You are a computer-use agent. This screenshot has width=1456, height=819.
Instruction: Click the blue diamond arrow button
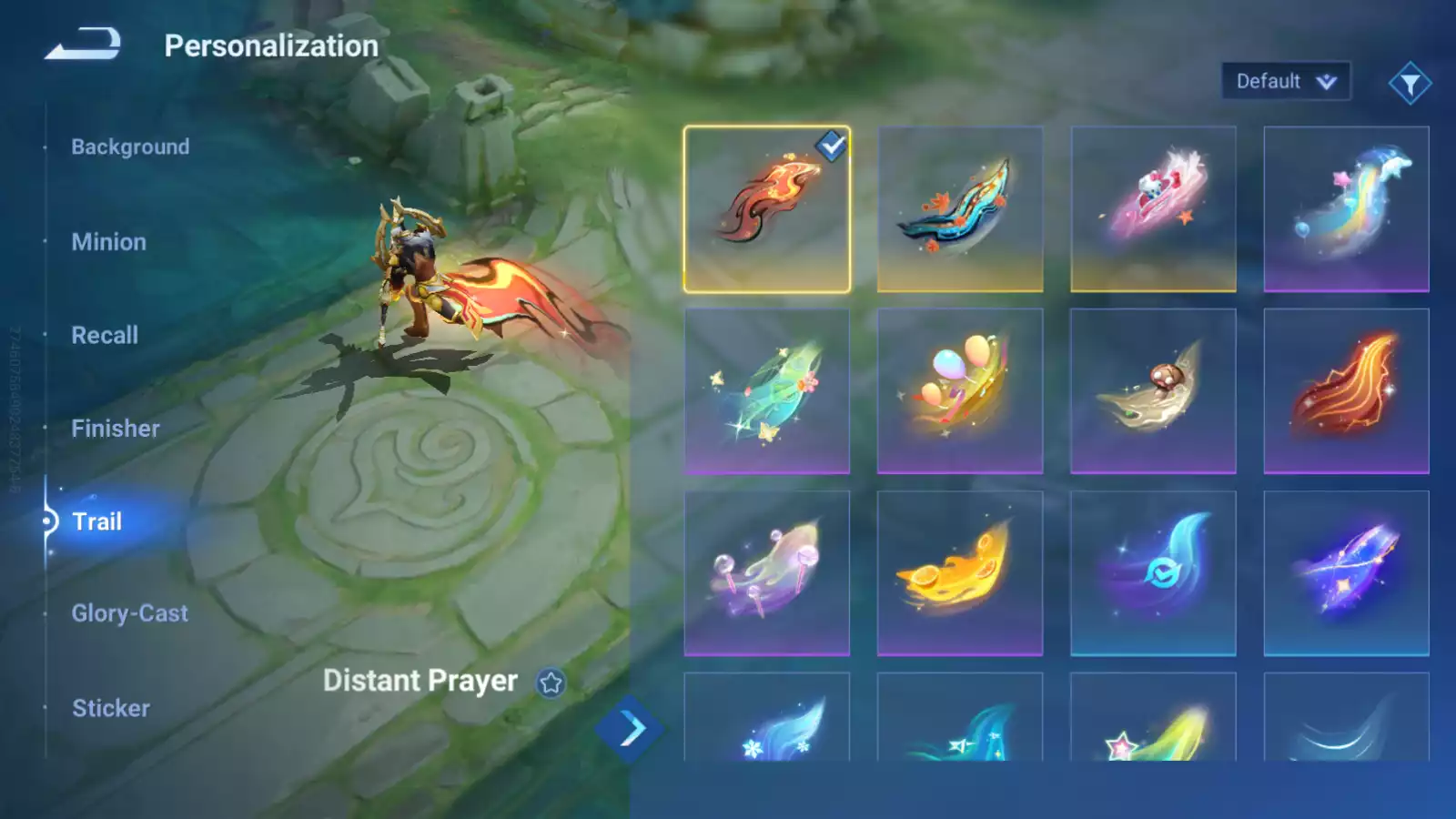[630, 728]
